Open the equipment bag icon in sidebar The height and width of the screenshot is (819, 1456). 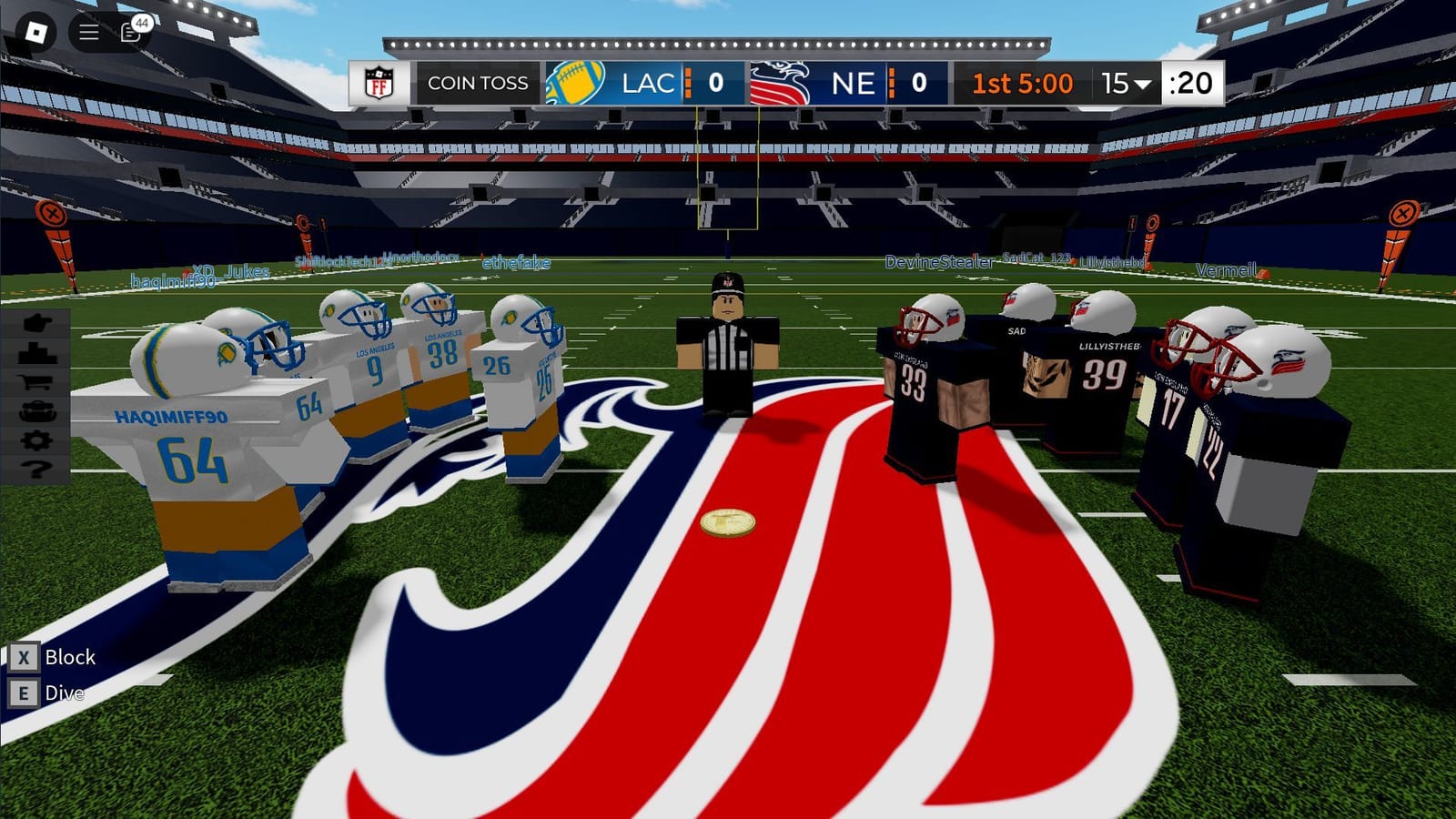pyautogui.click(x=35, y=409)
